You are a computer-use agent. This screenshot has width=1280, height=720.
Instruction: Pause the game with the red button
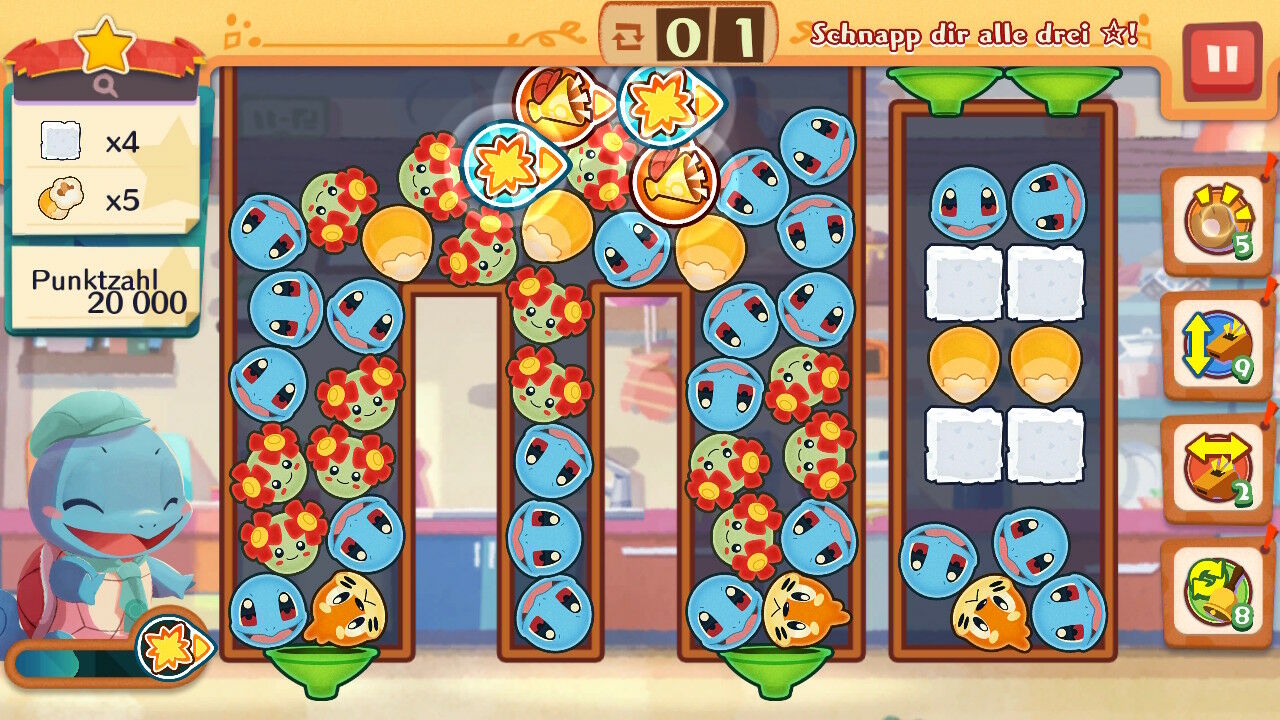1222,60
